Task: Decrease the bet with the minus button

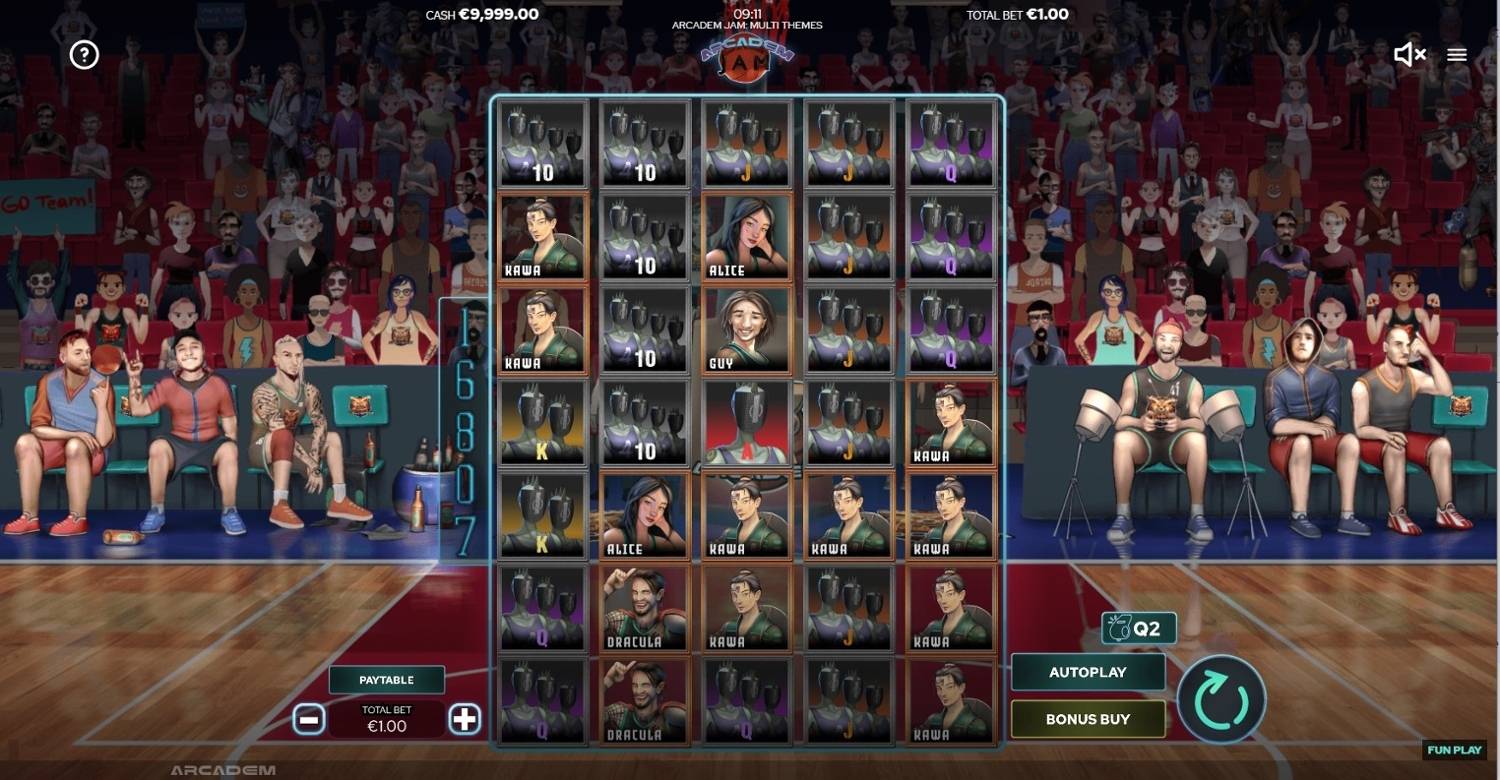Action: 308,718
